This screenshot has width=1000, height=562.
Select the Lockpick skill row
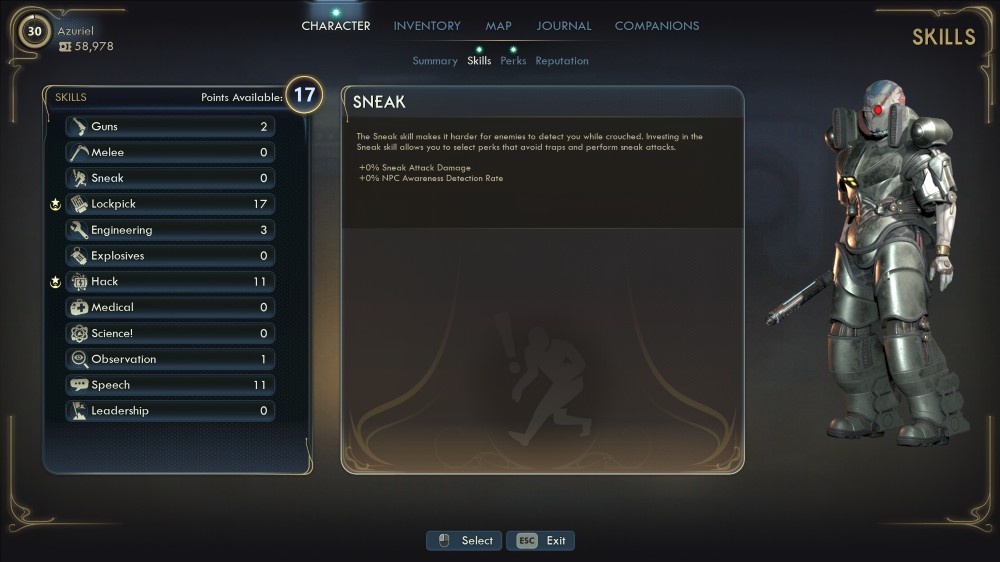[170, 204]
